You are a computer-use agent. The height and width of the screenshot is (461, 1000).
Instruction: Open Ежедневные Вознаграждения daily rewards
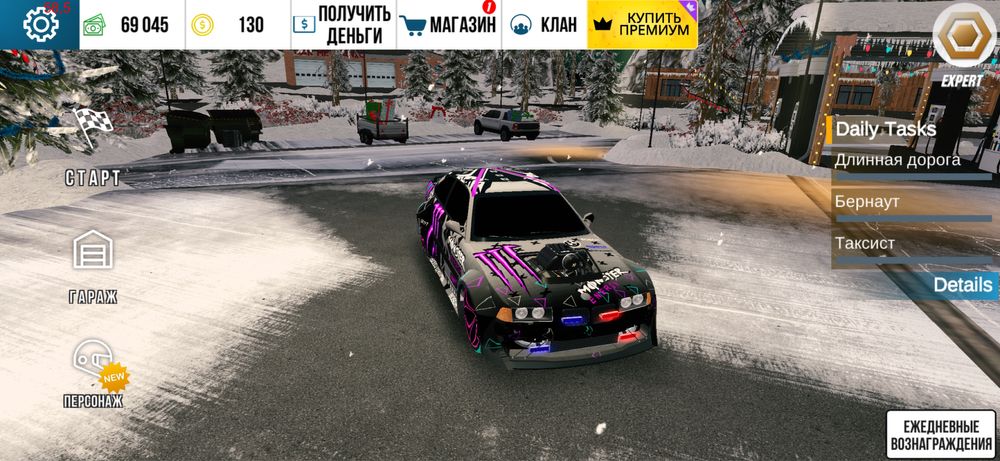coord(940,433)
